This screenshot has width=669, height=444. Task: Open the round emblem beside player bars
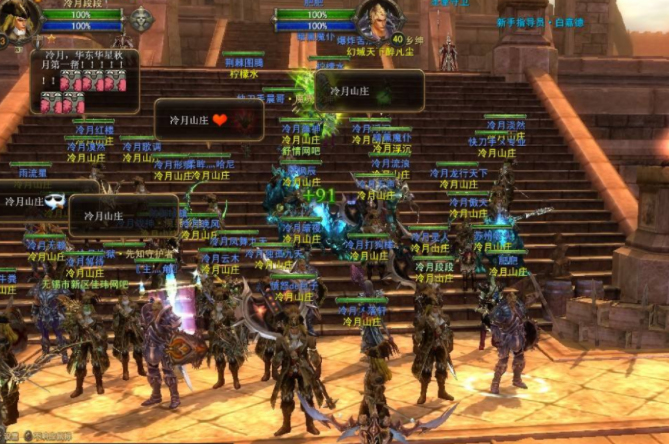point(140,18)
